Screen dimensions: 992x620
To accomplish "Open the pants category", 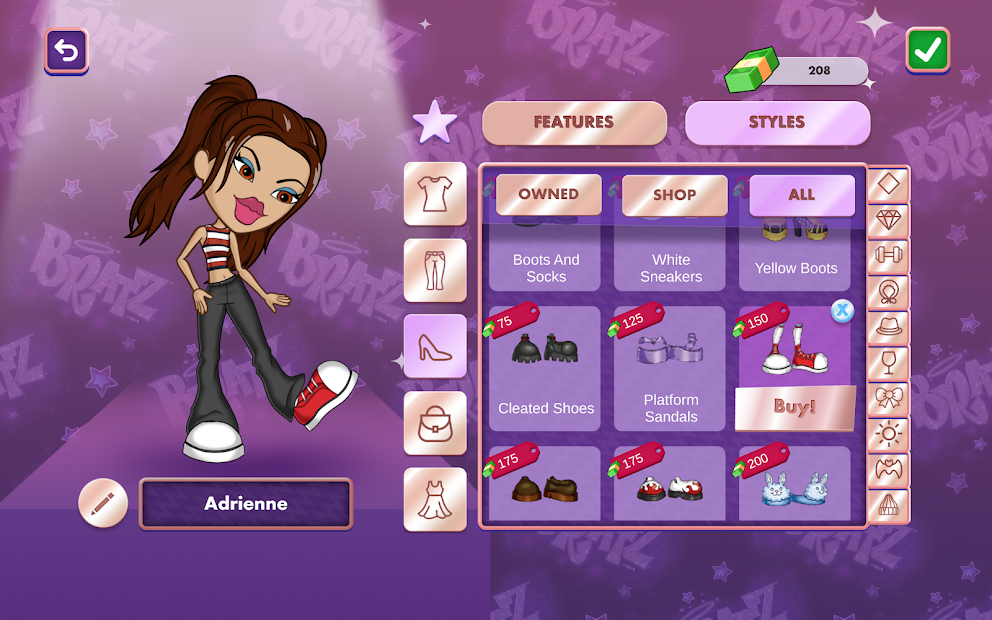I will pyautogui.click(x=435, y=270).
